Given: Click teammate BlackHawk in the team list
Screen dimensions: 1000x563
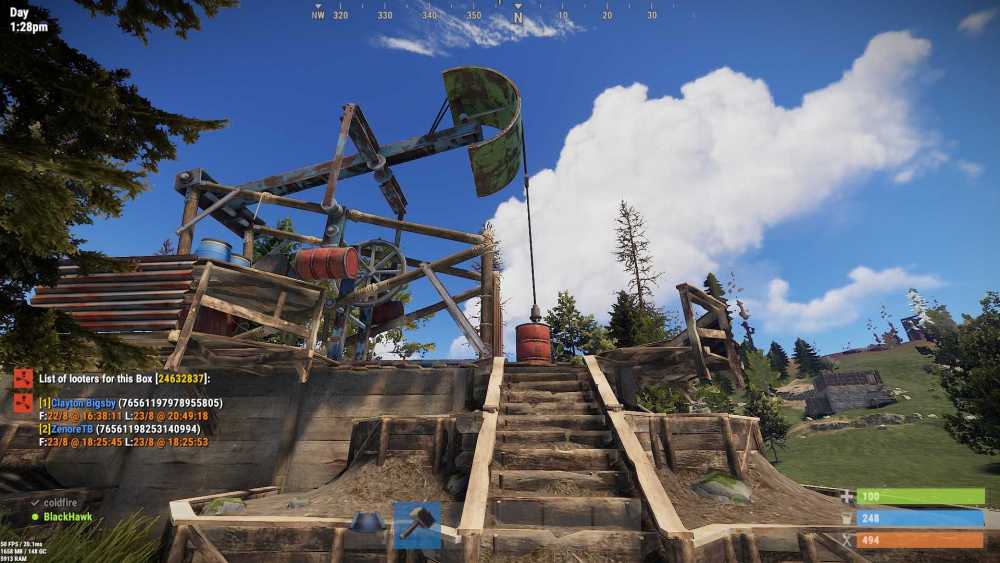Looking at the screenshot, I should tap(67, 517).
